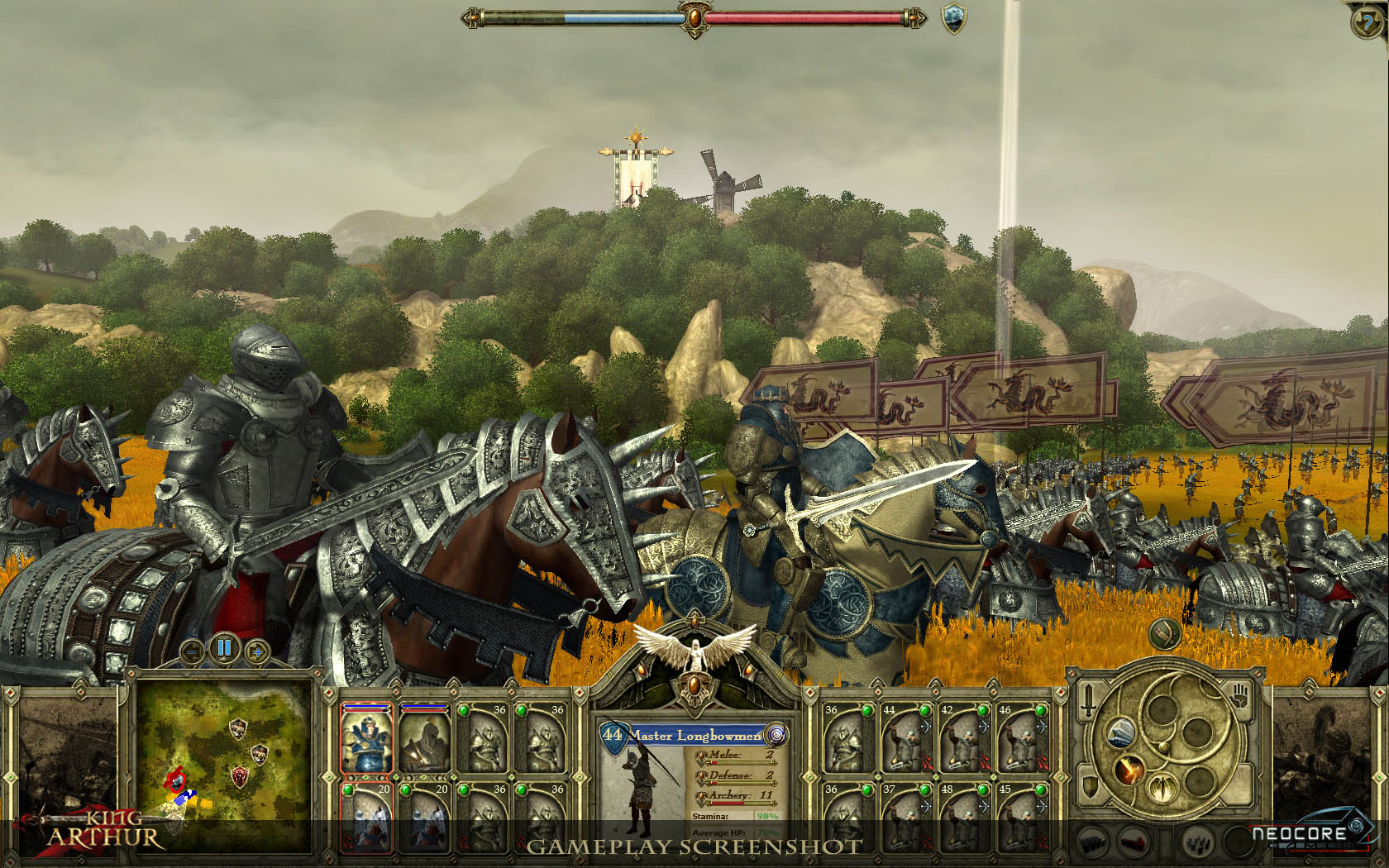
Task: Toggle the wedge formation icon
Action: click(x=1133, y=842)
